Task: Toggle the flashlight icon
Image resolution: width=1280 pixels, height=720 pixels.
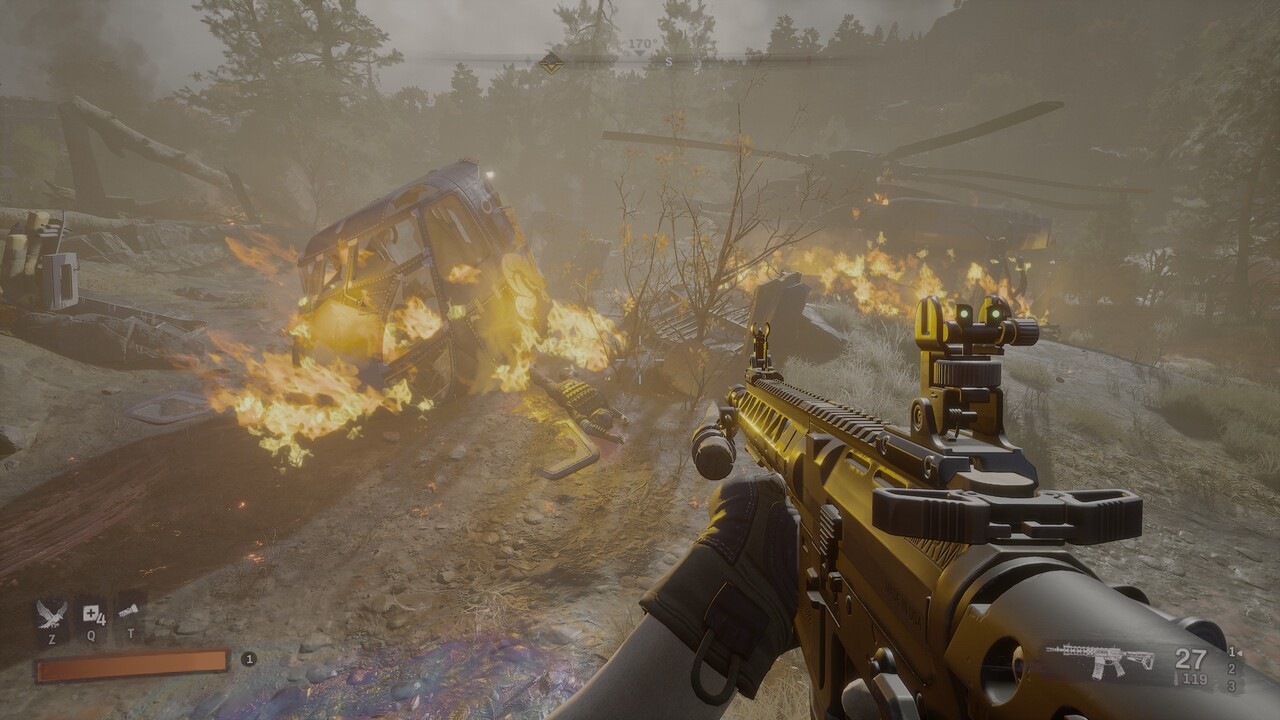Action: pos(129,610)
